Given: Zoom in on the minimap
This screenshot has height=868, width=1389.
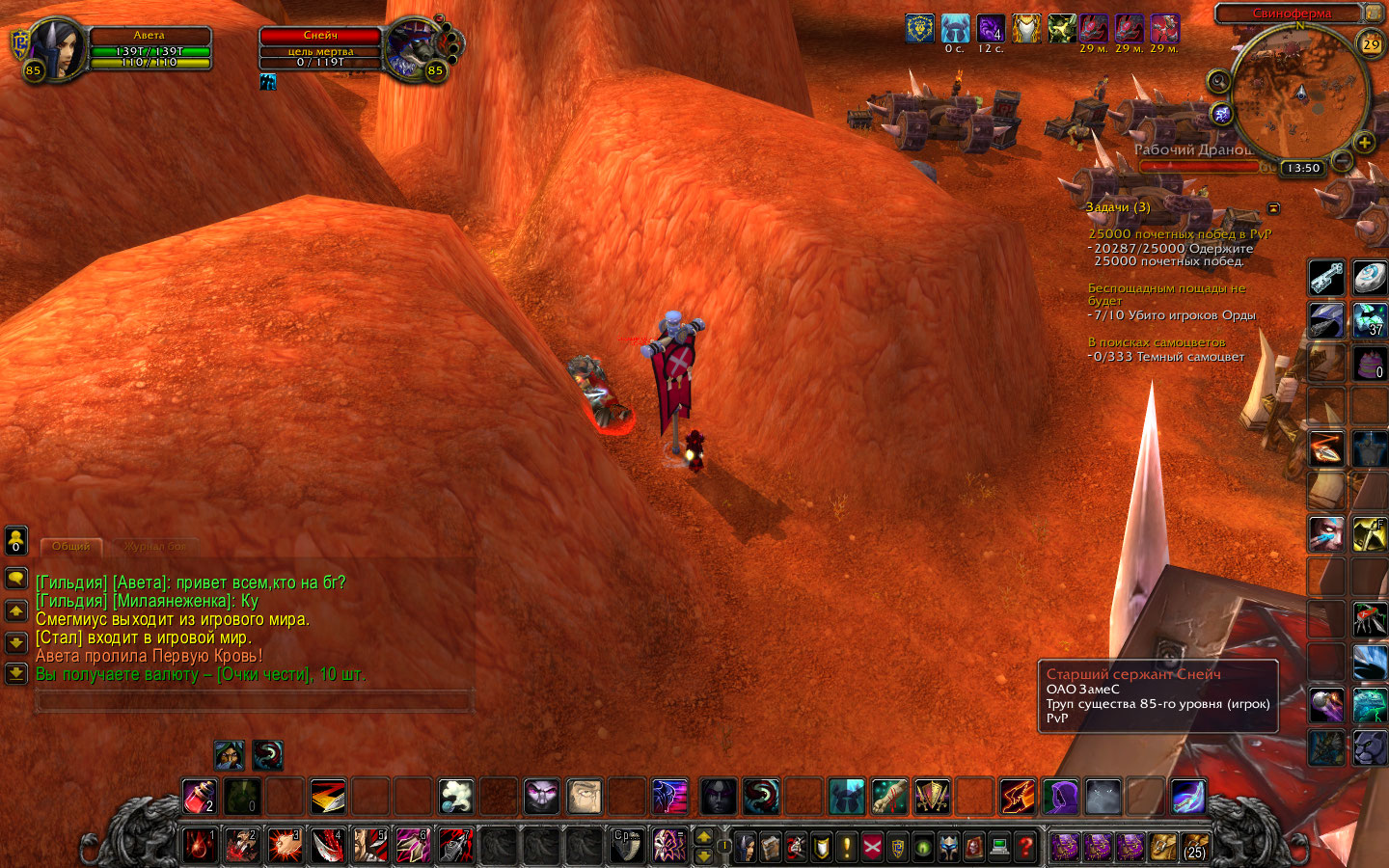Looking at the screenshot, I should click(1364, 143).
